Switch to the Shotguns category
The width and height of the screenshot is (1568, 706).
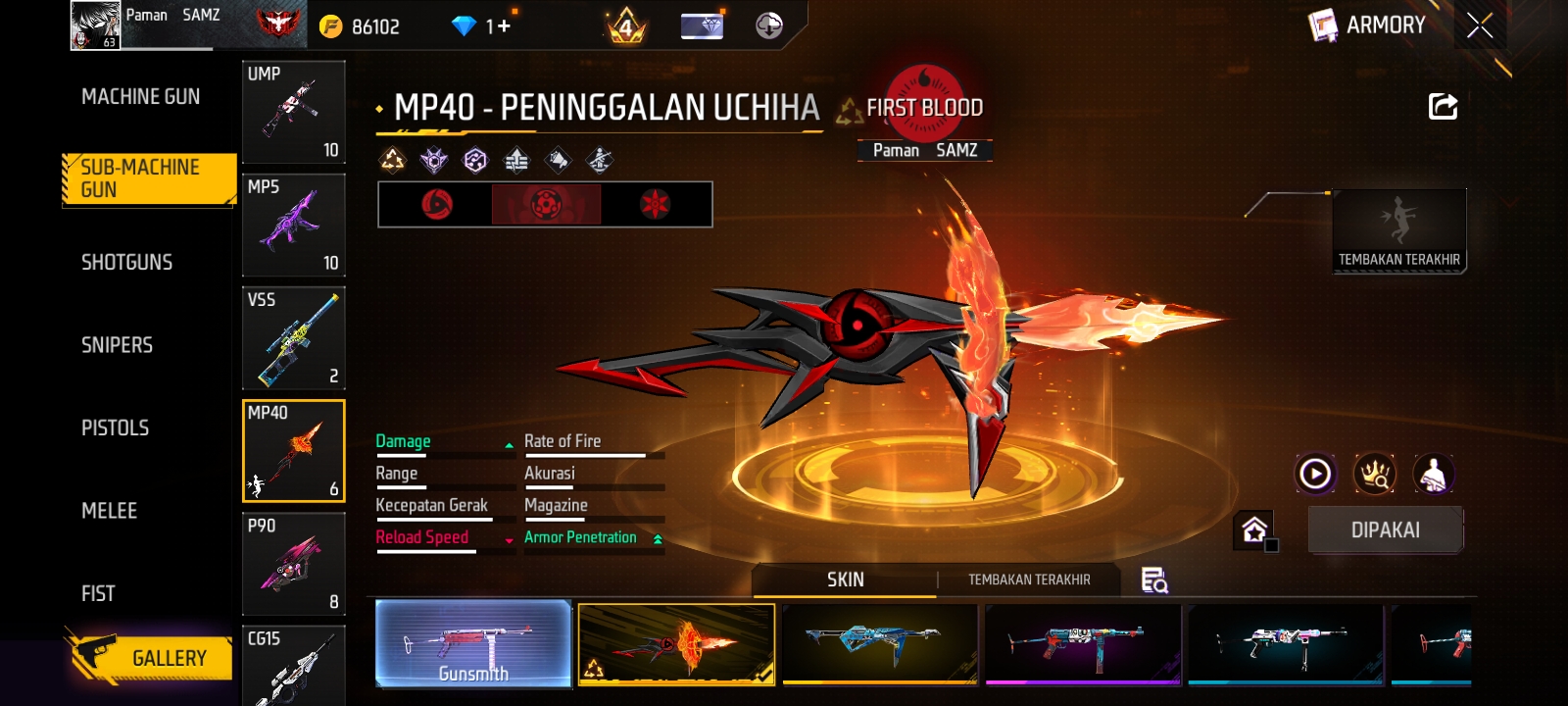tap(127, 262)
